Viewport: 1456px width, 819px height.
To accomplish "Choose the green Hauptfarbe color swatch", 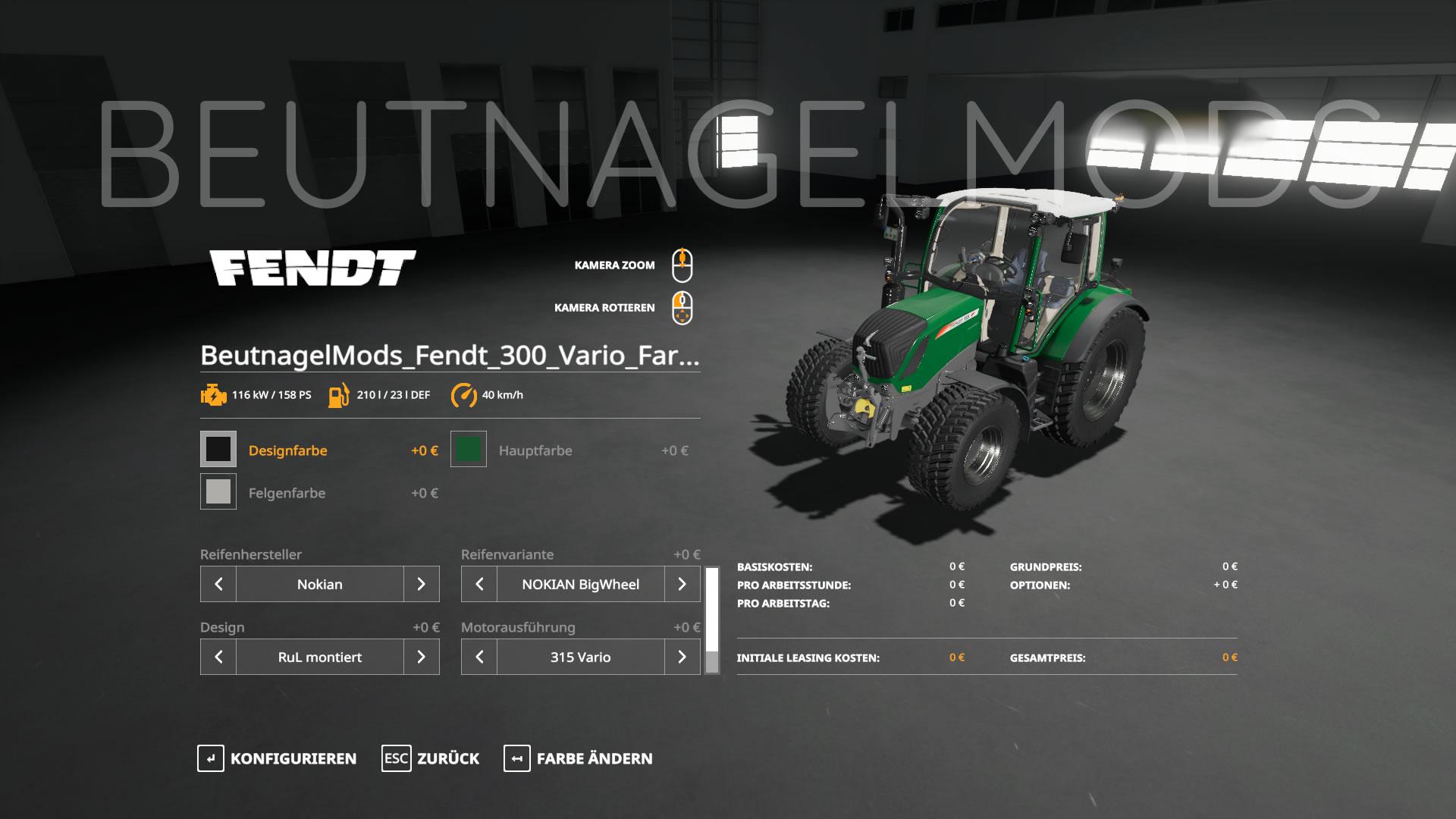I will point(469,450).
